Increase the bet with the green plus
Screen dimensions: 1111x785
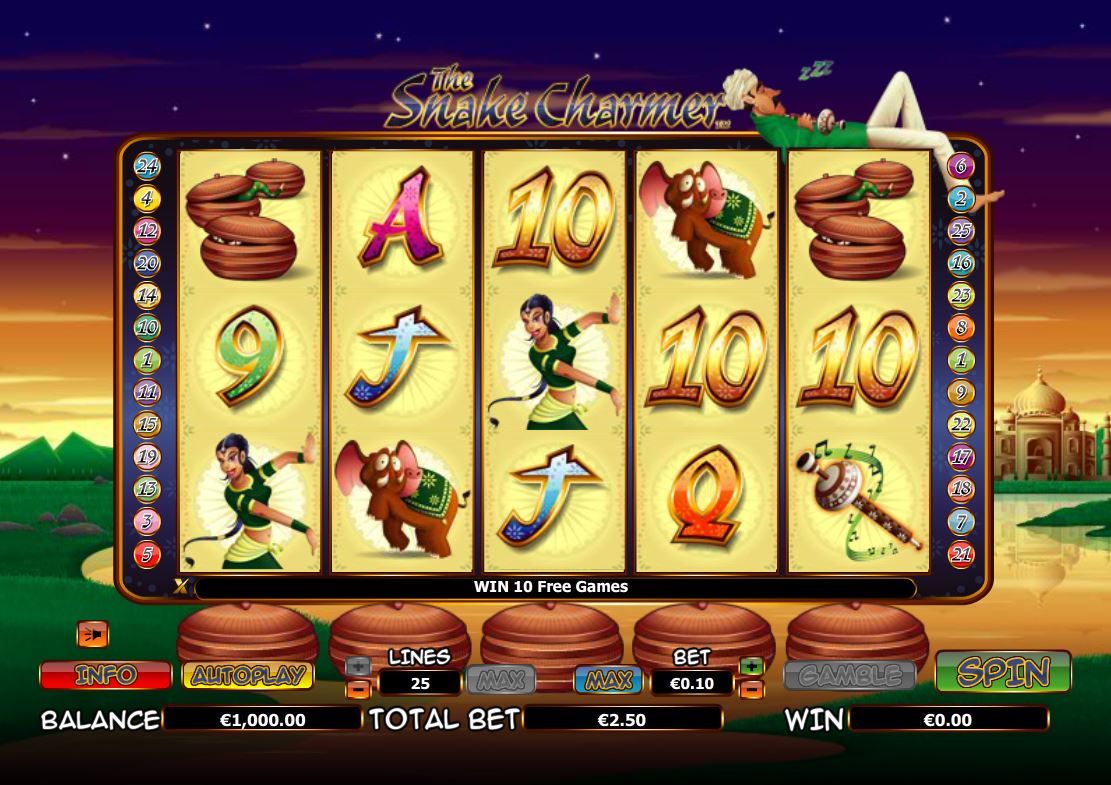(751, 666)
